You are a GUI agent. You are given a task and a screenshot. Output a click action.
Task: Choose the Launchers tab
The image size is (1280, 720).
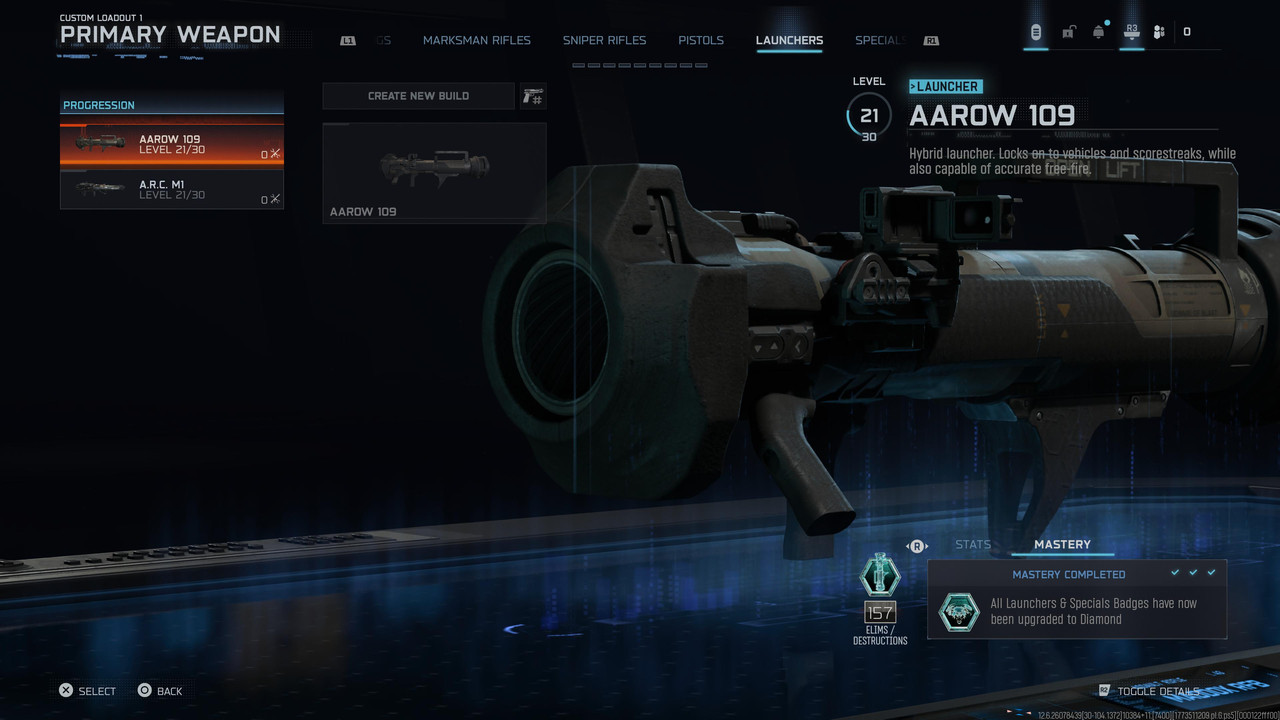(x=789, y=41)
